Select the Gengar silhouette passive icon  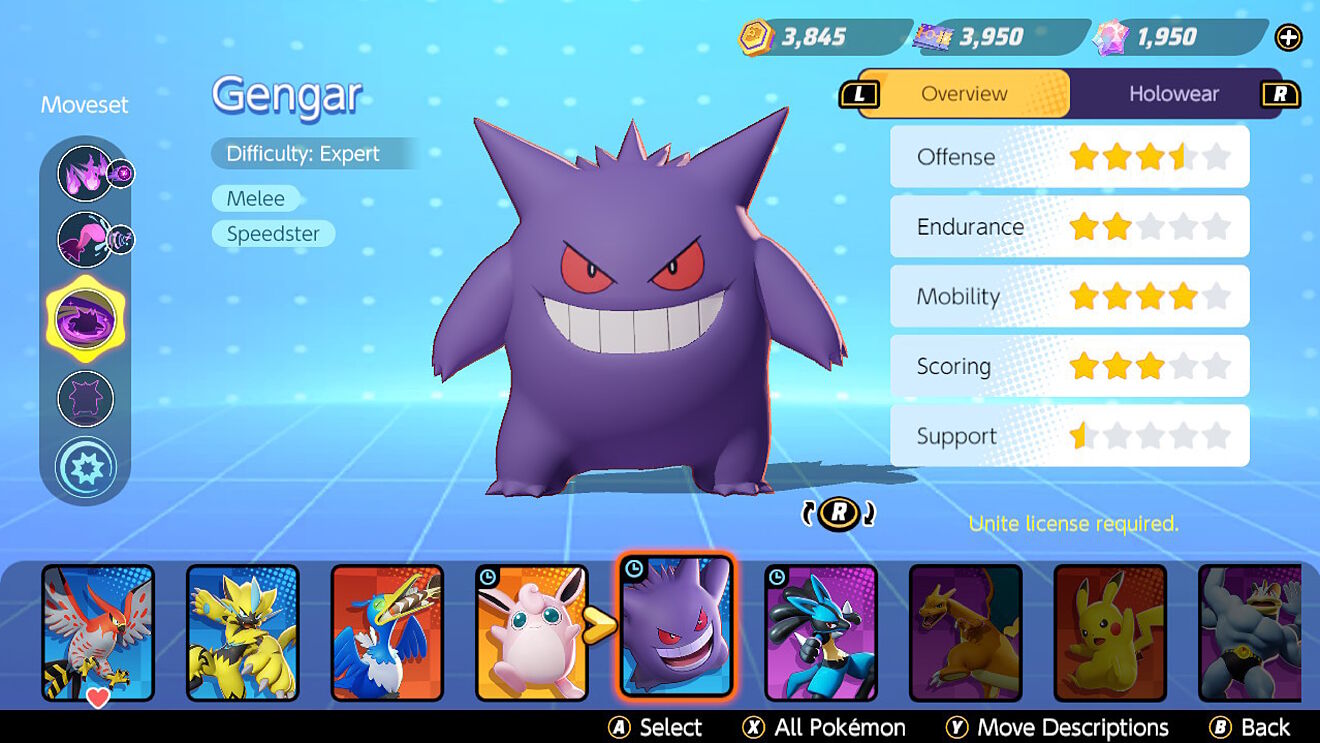coord(86,398)
